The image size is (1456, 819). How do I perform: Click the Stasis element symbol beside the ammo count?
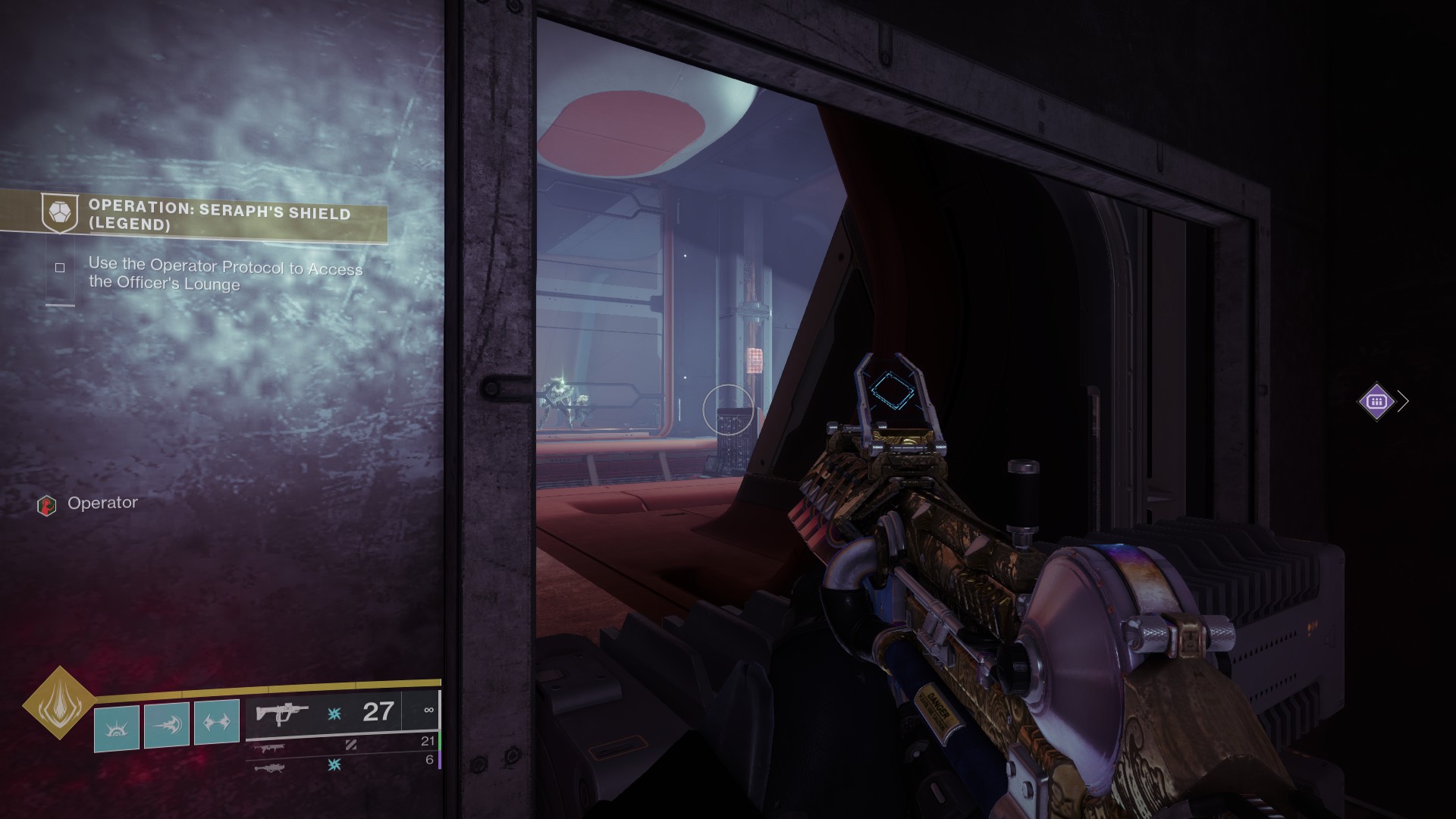point(334,711)
